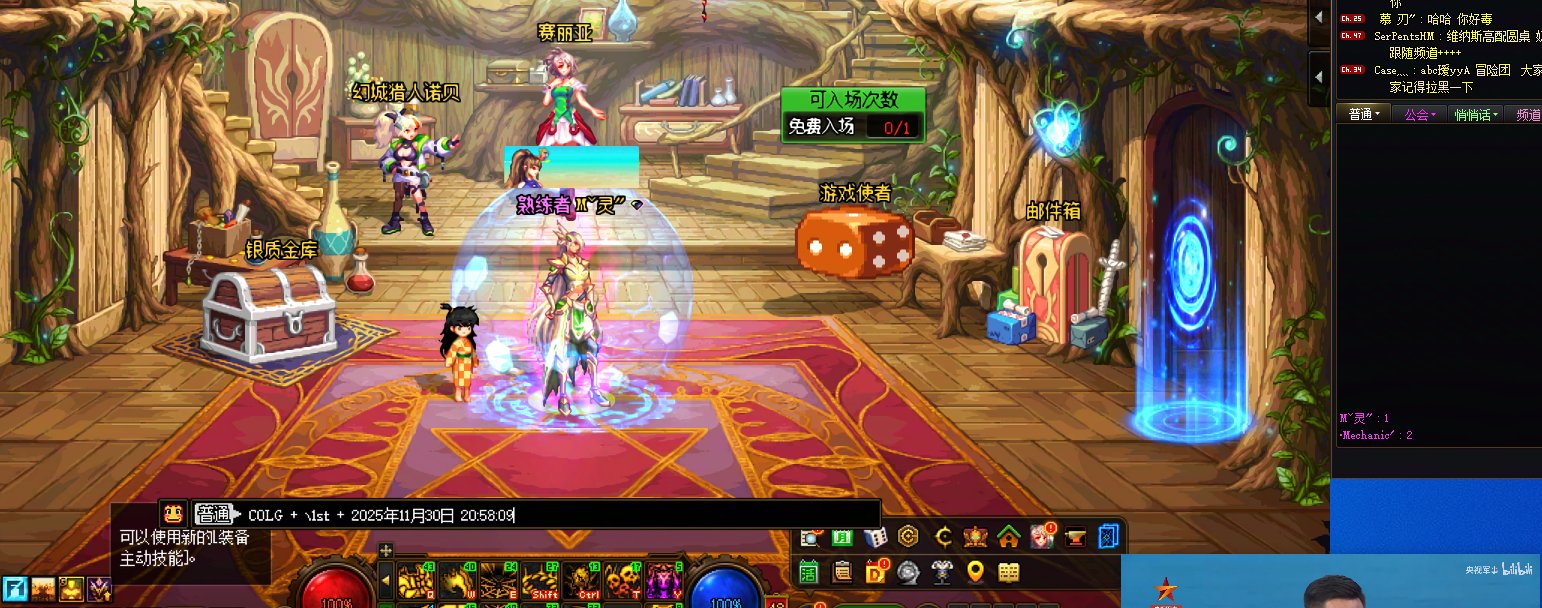Open the white dice menu icon
This screenshot has height=608, width=1542.
pos(874,537)
